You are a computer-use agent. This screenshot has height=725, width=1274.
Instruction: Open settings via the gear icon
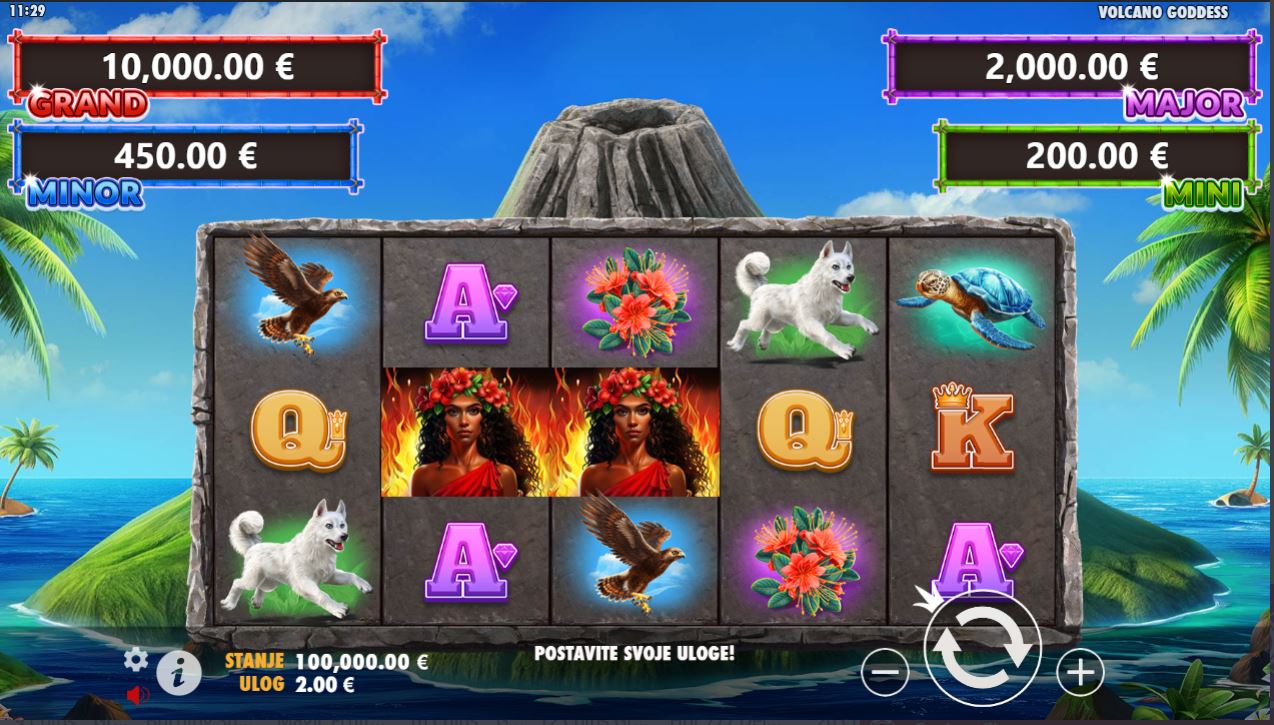(x=136, y=659)
